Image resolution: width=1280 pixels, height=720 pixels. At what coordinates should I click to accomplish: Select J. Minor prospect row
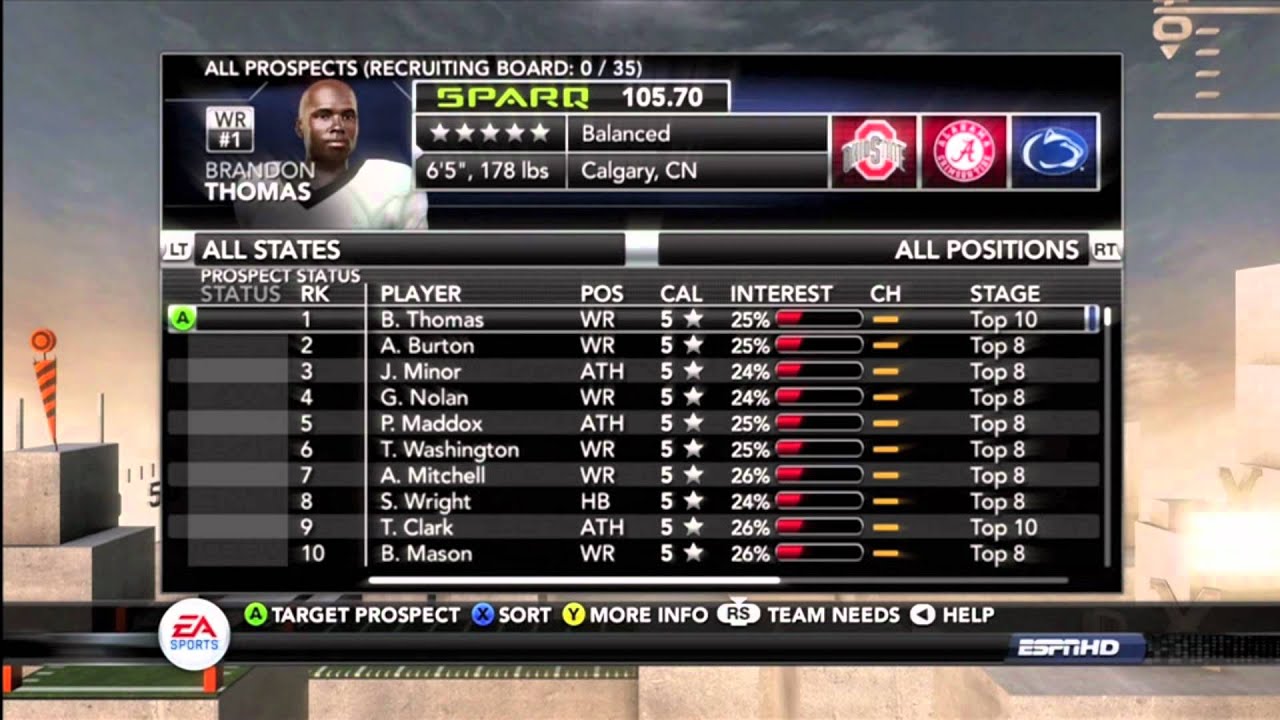(x=420, y=372)
